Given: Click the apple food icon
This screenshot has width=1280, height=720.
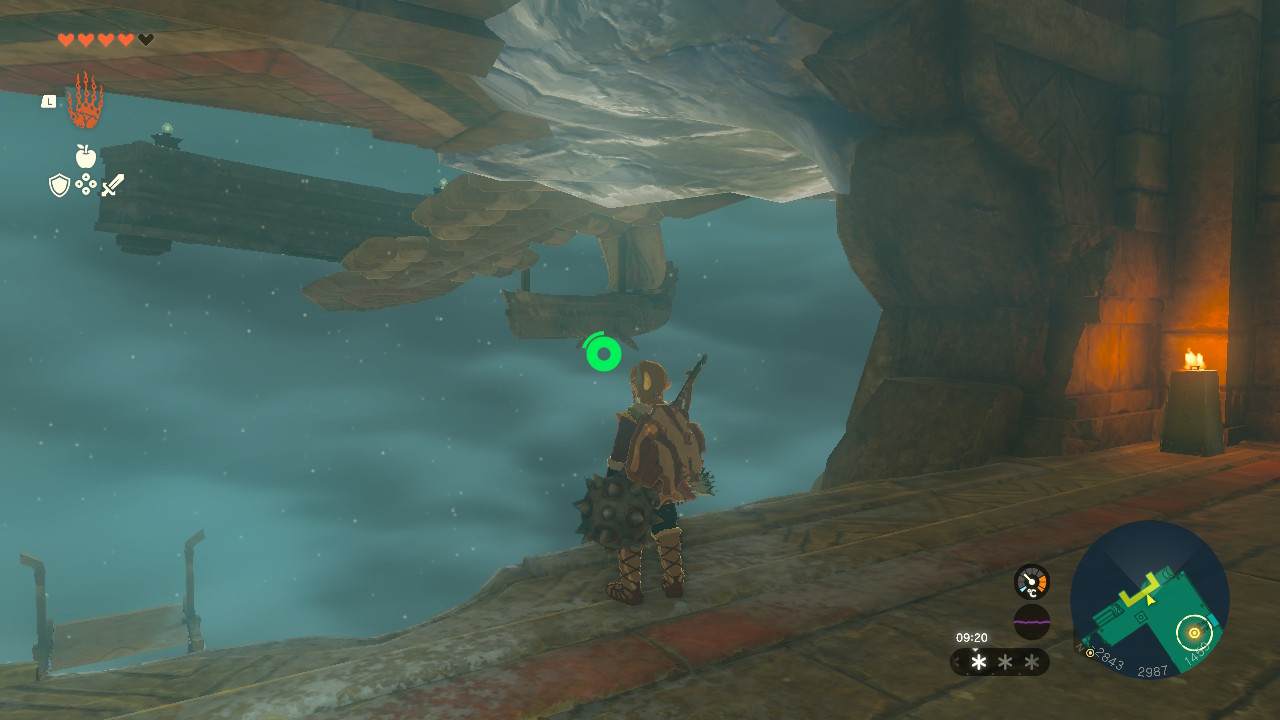Looking at the screenshot, I should [x=85, y=154].
